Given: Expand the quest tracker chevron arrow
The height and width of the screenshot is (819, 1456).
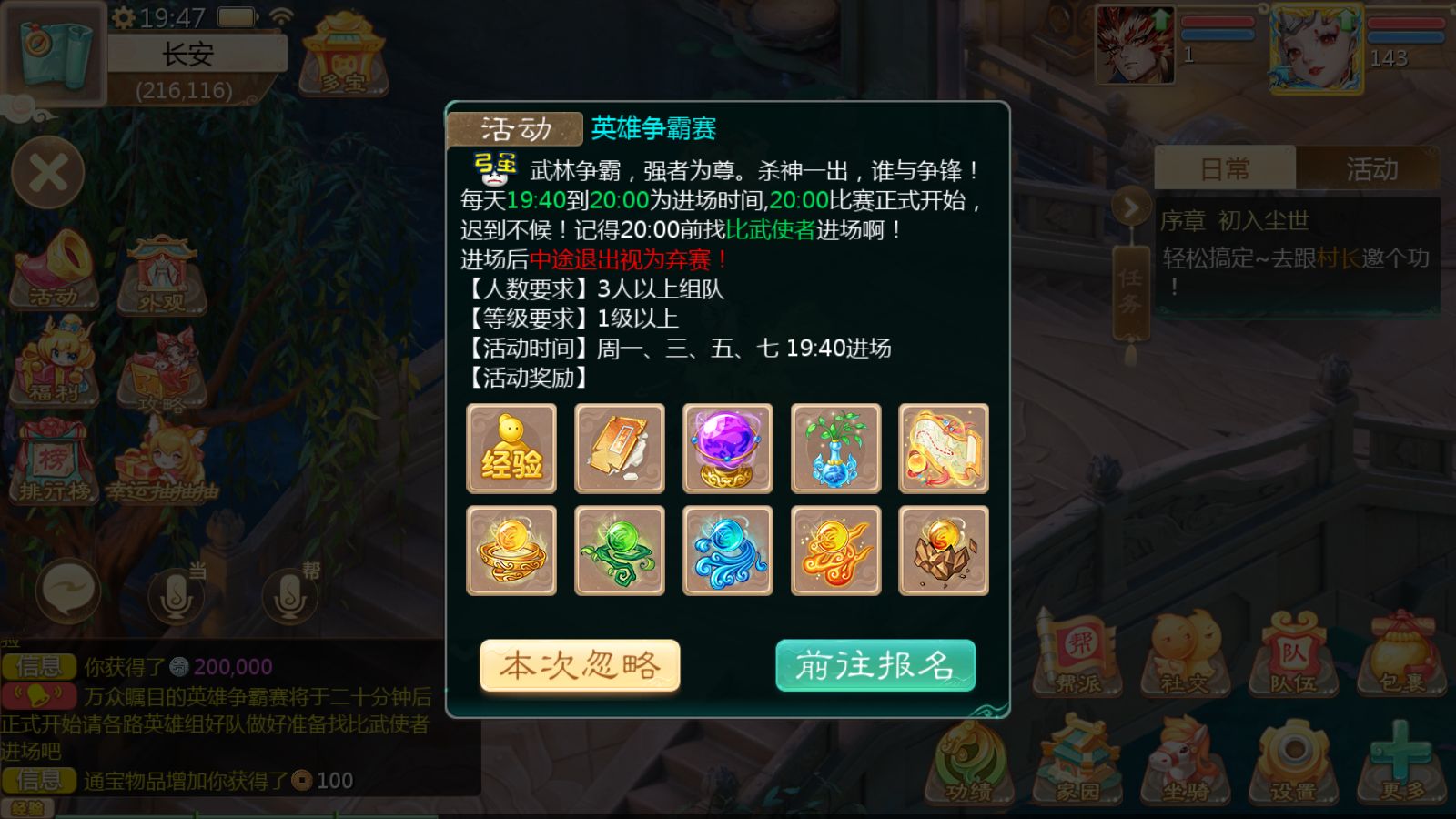Looking at the screenshot, I should (1130, 207).
